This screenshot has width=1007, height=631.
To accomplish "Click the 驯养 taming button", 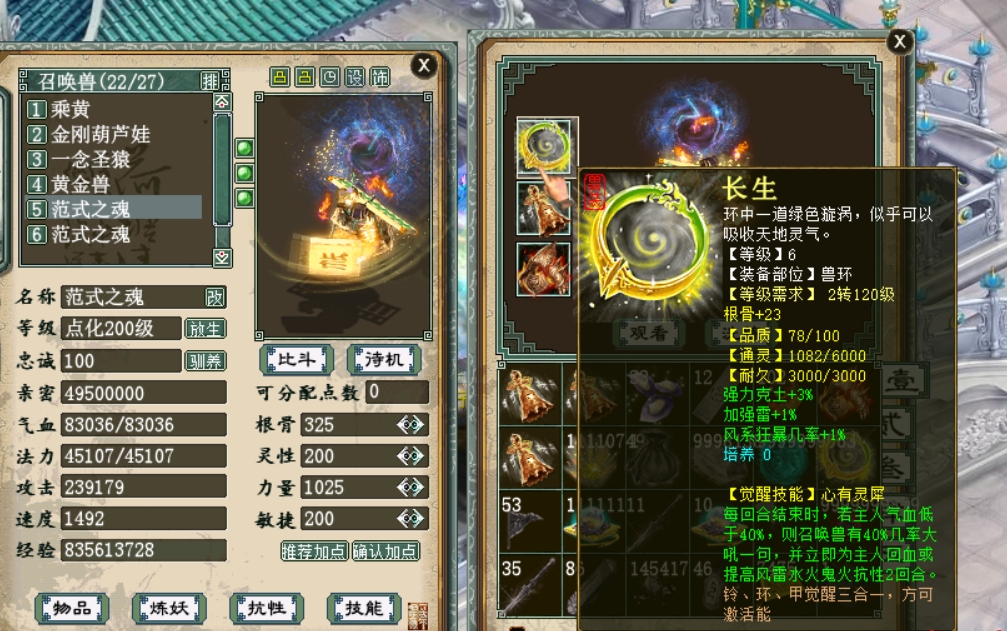I will pos(205,360).
